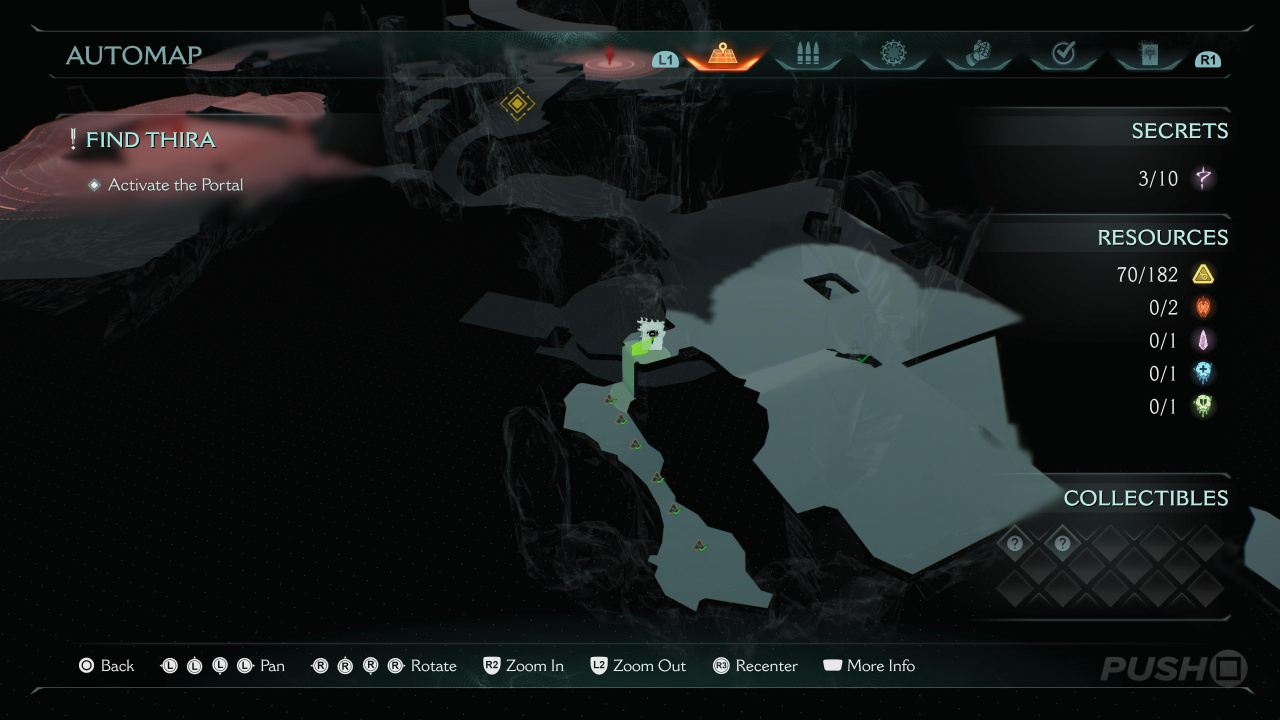
Task: Open the codex book tab
Action: pyautogui.click(x=1148, y=55)
